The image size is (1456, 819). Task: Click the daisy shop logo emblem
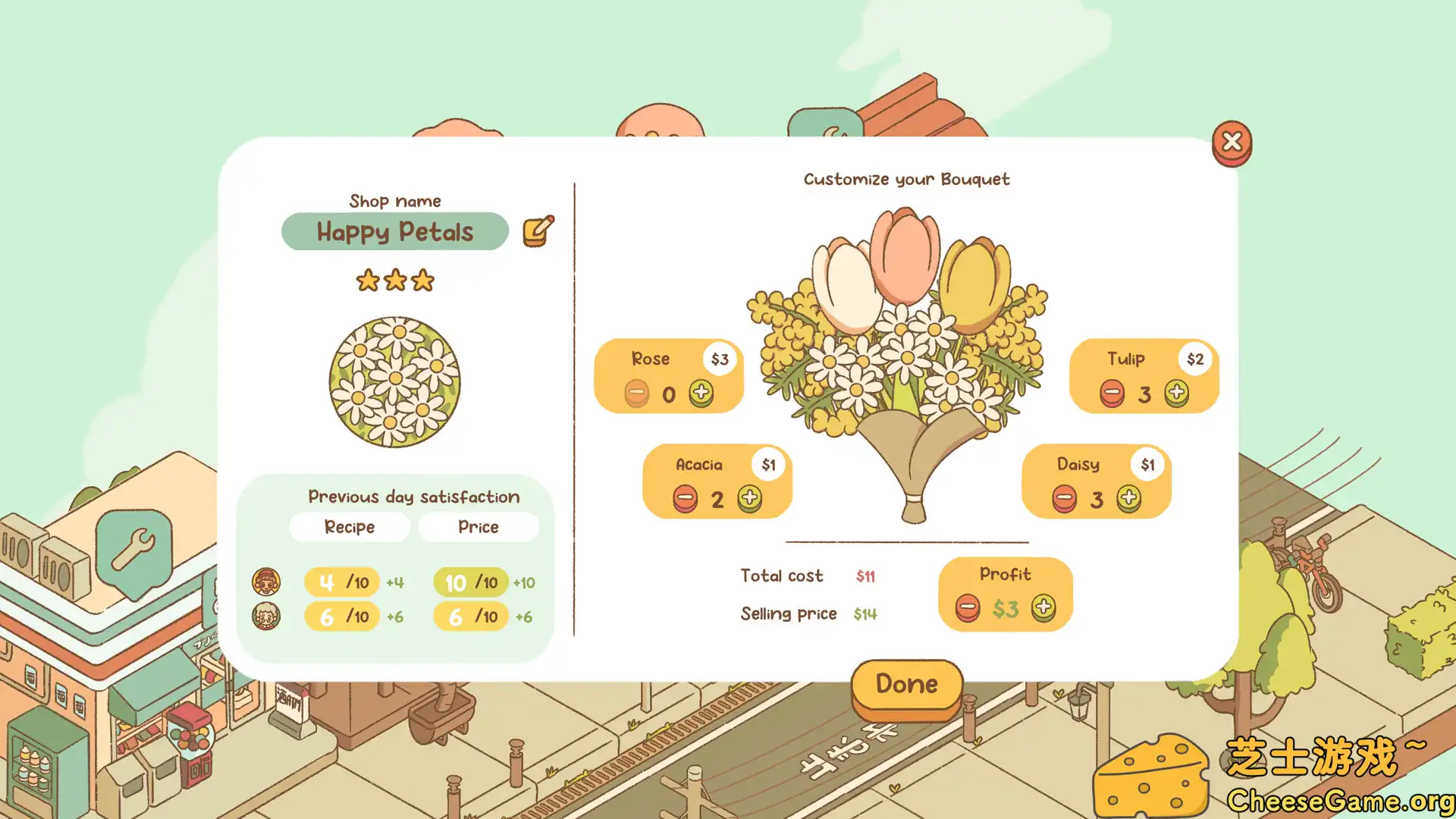[x=394, y=381]
